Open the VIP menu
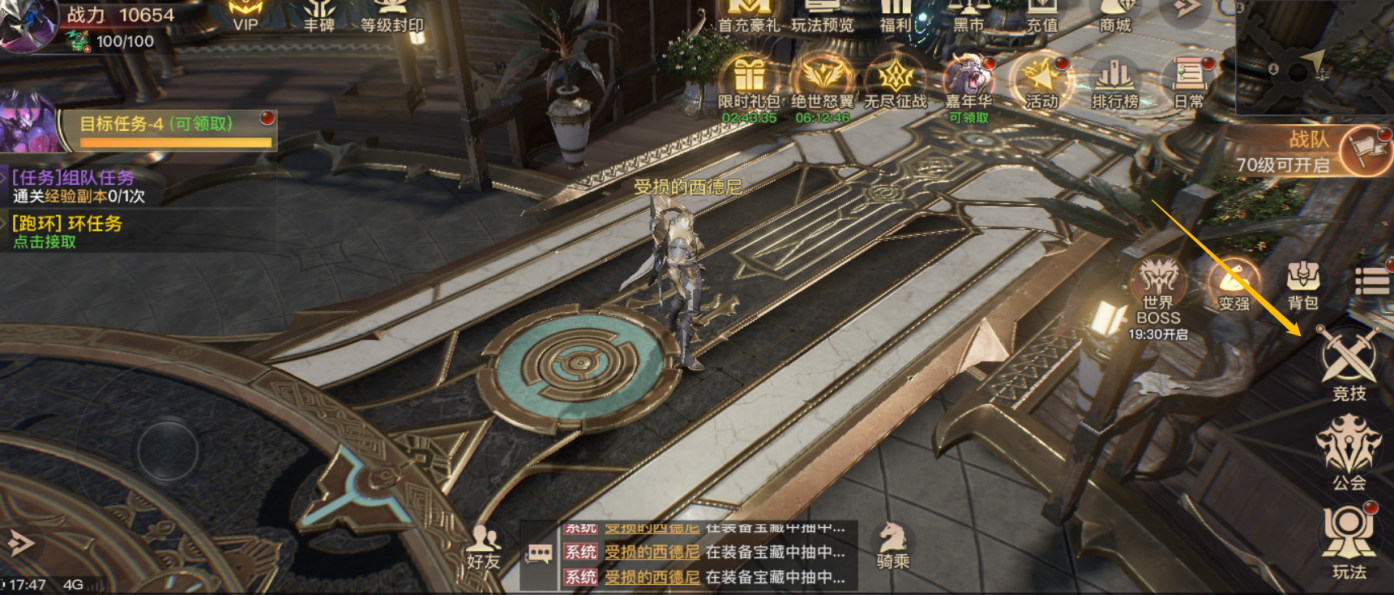 [245, 14]
